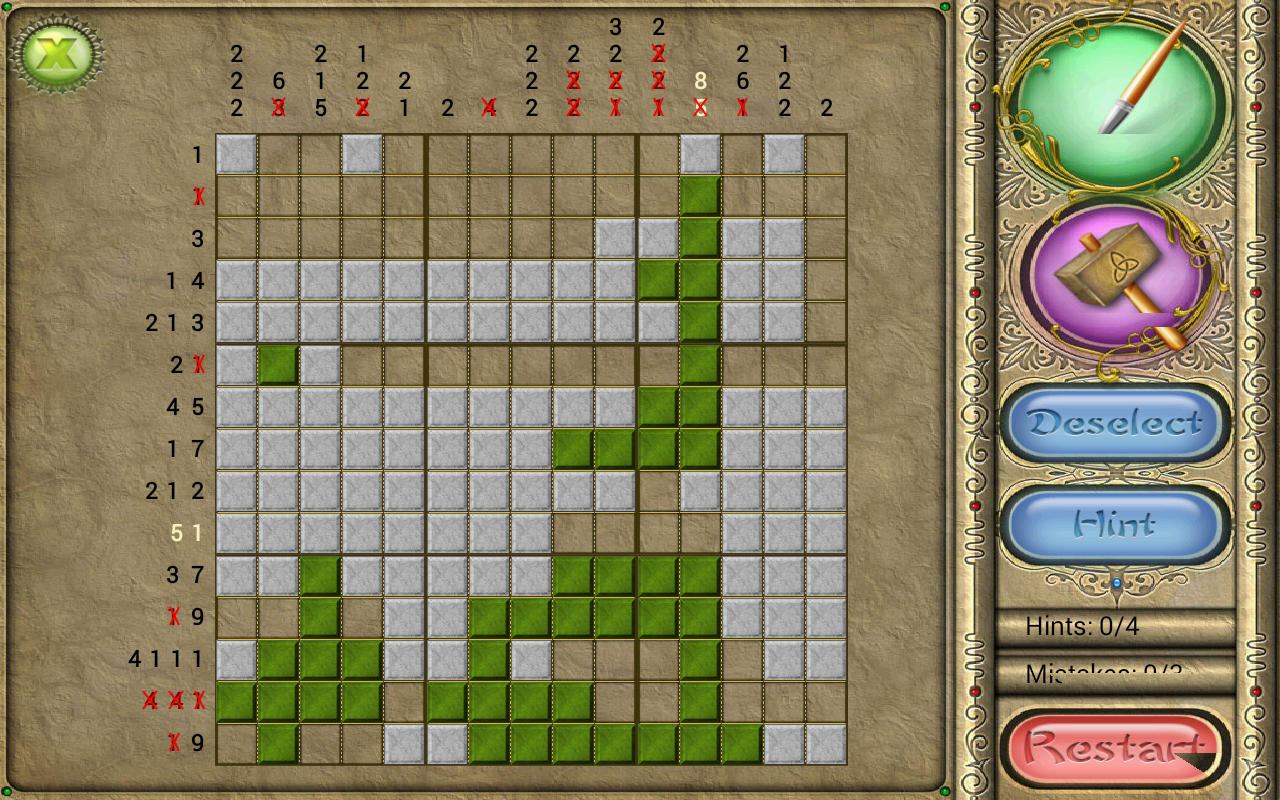Viewport: 1280px width, 800px height.
Task: Click the highlighted '8' column clue
Action: pyautogui.click(x=699, y=82)
